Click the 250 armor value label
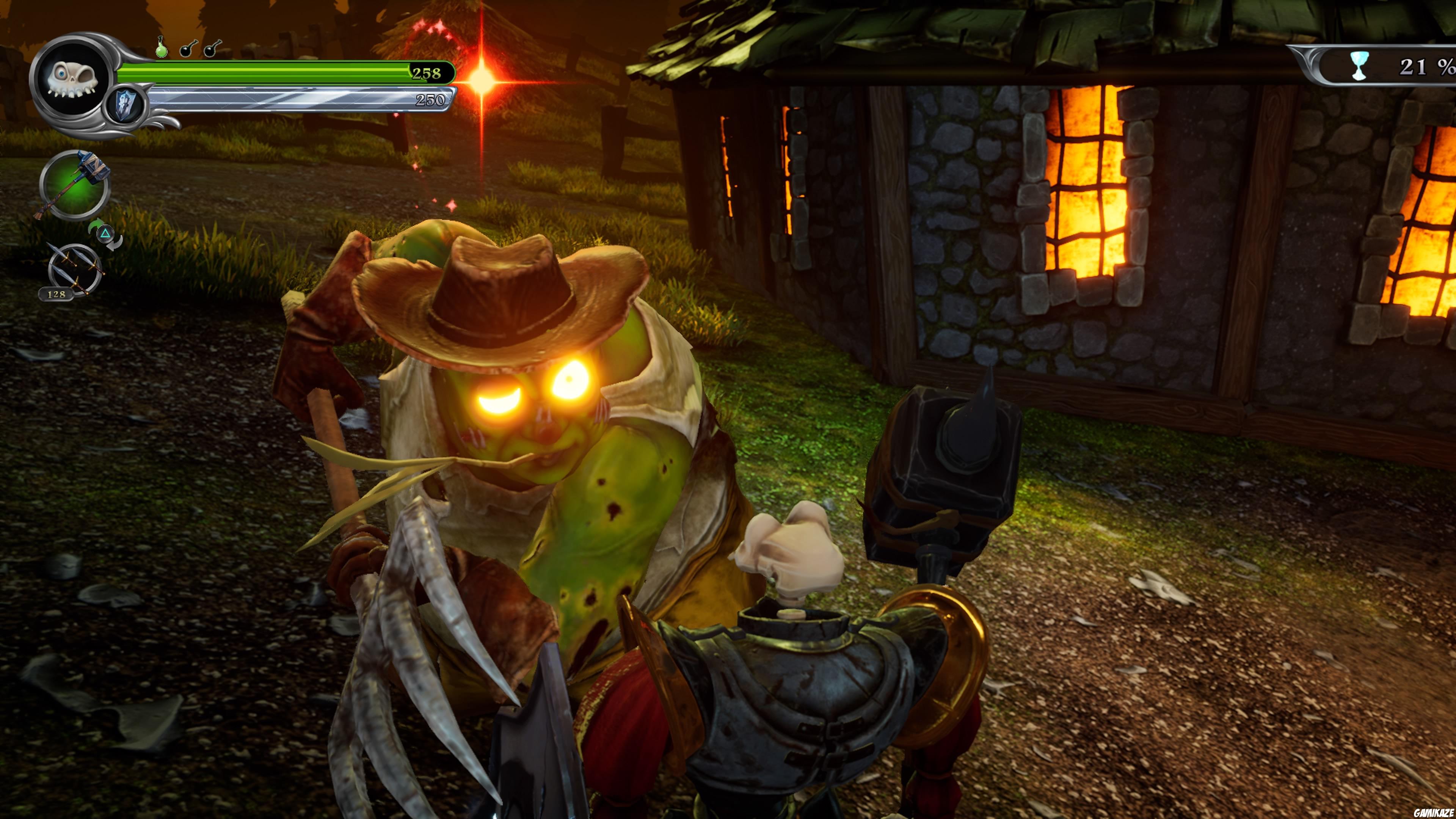This screenshot has width=1456, height=819. click(431, 99)
